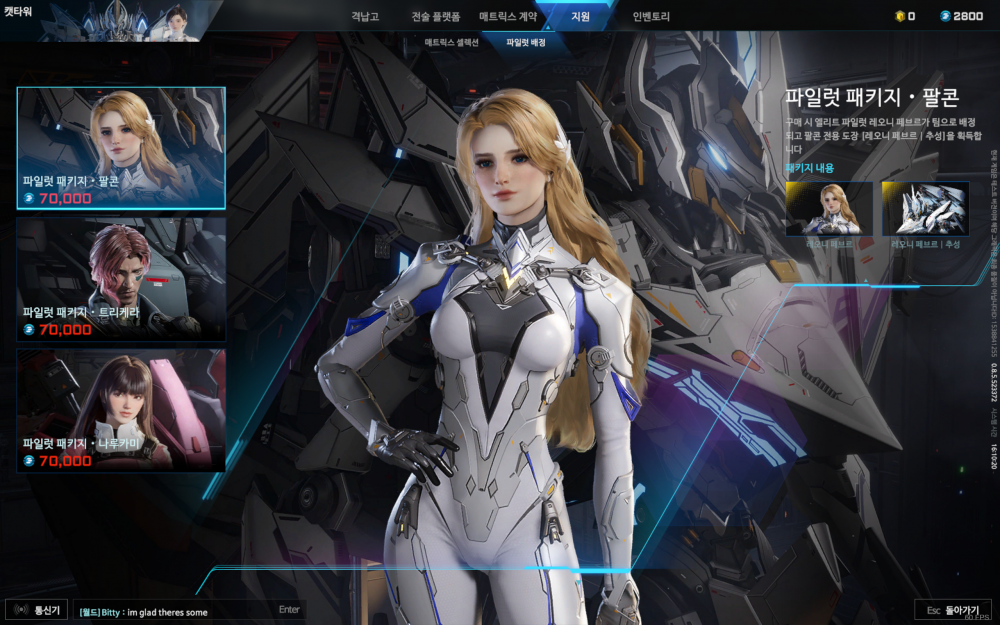Switch to the 매트릭스 셀렉션 sub-tab
This screenshot has height=625, width=1000.
(451, 43)
